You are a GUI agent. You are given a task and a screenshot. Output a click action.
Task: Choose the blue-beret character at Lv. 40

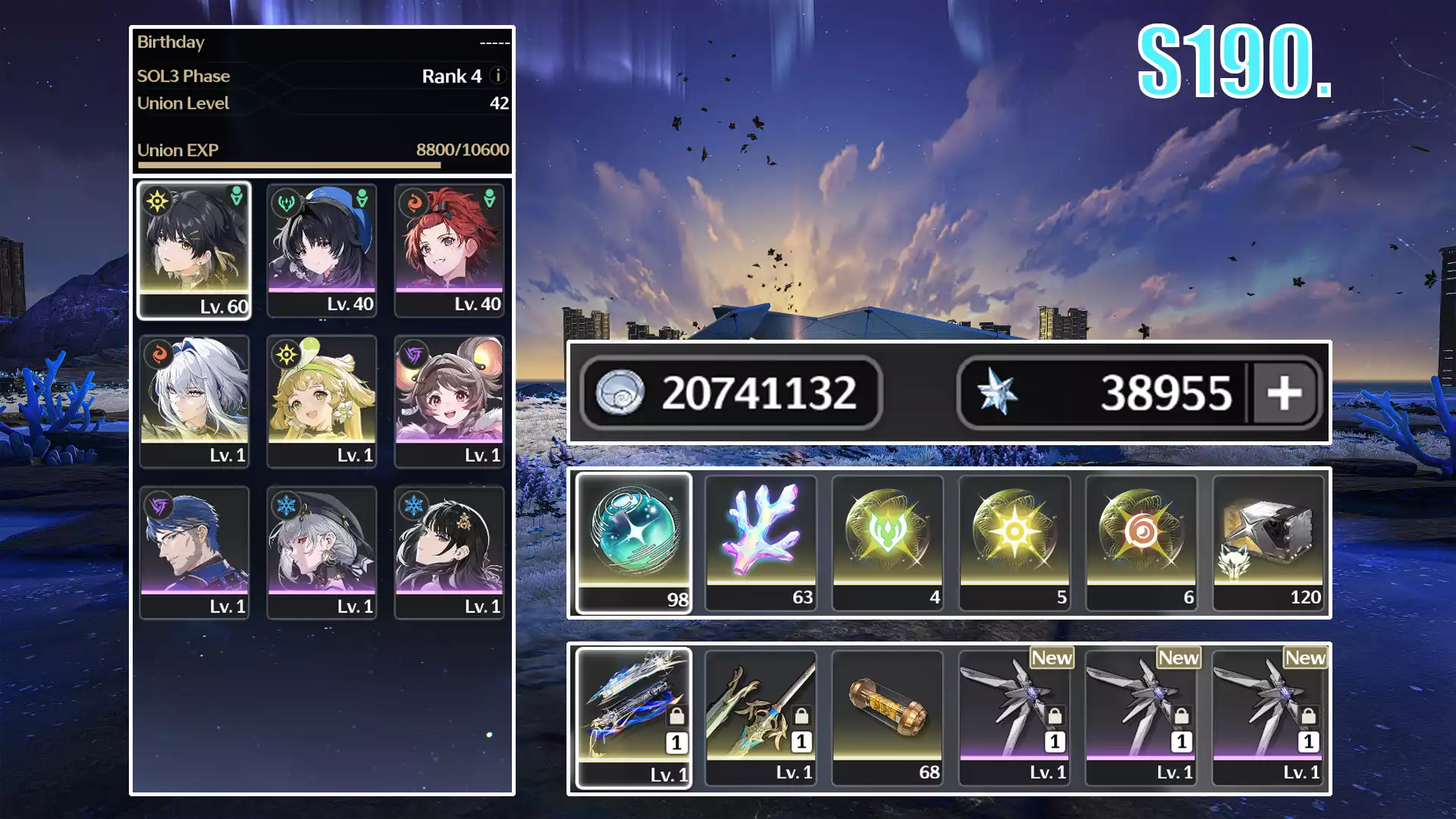(322, 250)
